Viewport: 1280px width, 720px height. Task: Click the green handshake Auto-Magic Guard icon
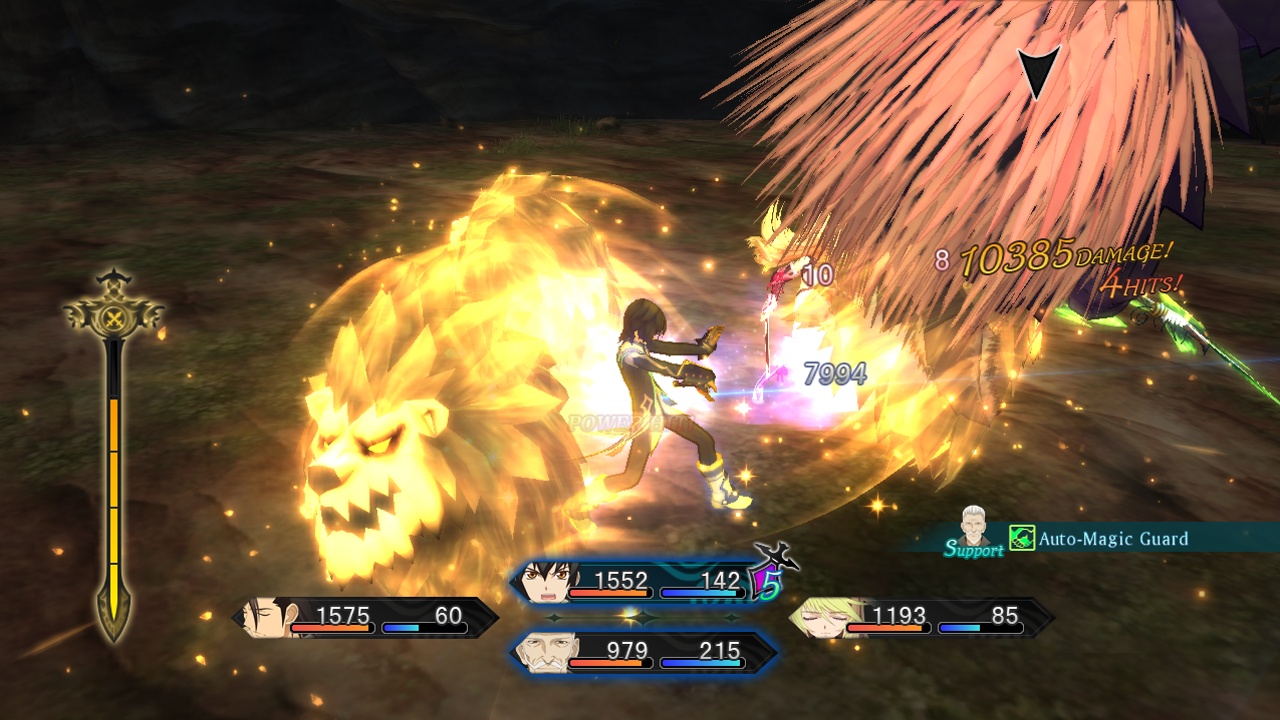(x=1021, y=539)
